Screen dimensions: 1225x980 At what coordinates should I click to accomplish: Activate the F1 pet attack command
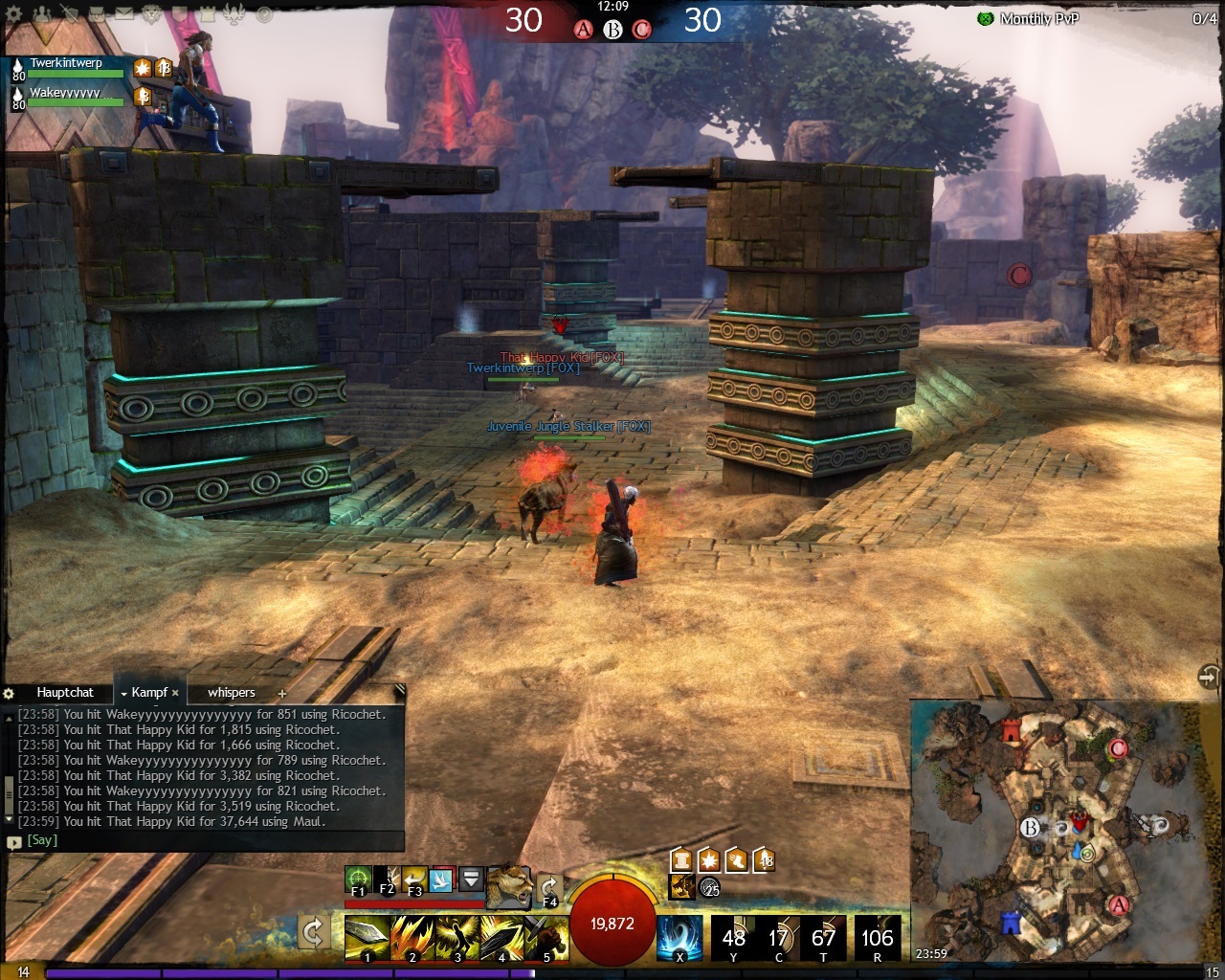[359, 880]
